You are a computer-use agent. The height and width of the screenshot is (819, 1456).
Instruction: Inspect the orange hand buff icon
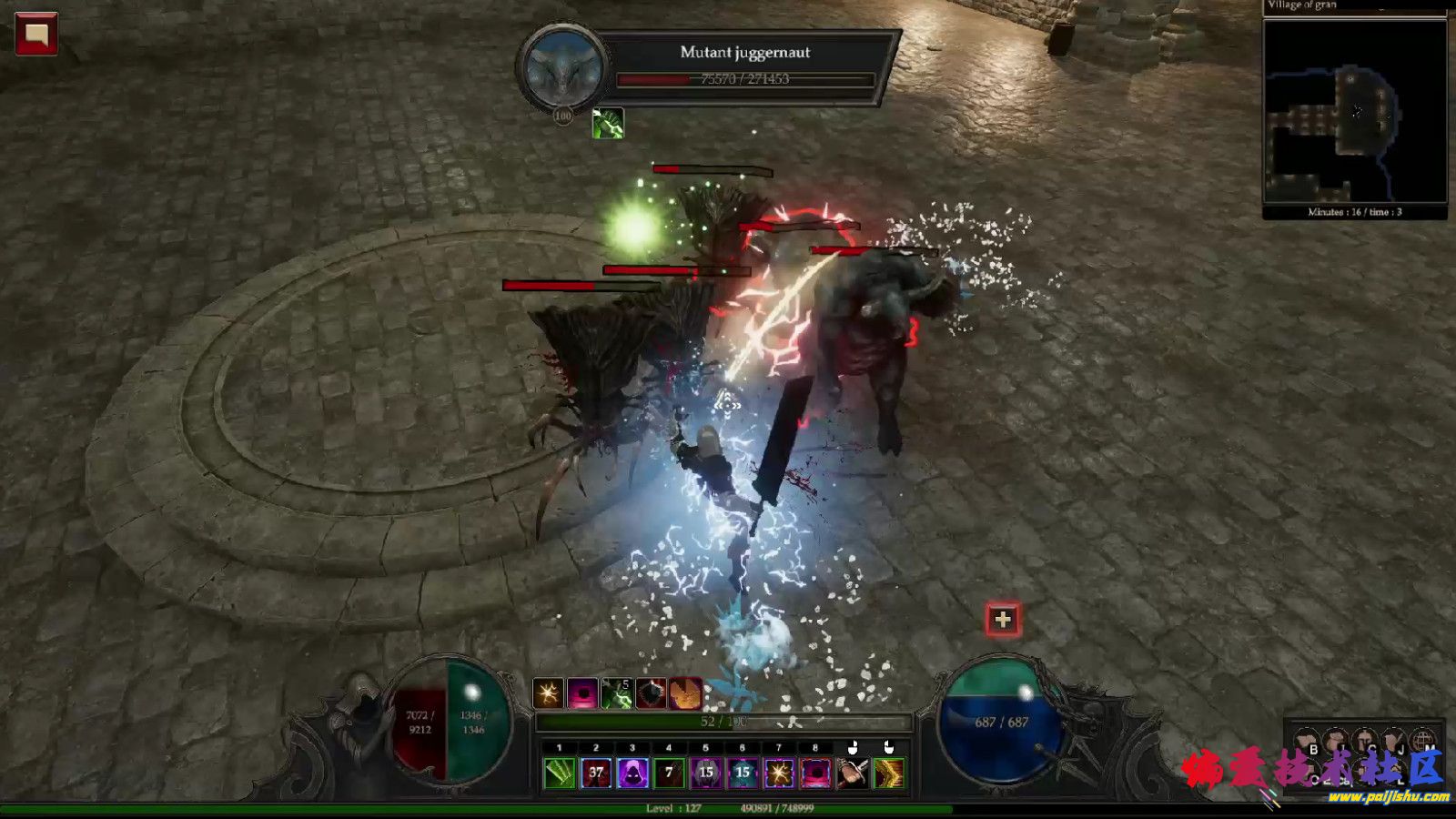[x=686, y=694]
